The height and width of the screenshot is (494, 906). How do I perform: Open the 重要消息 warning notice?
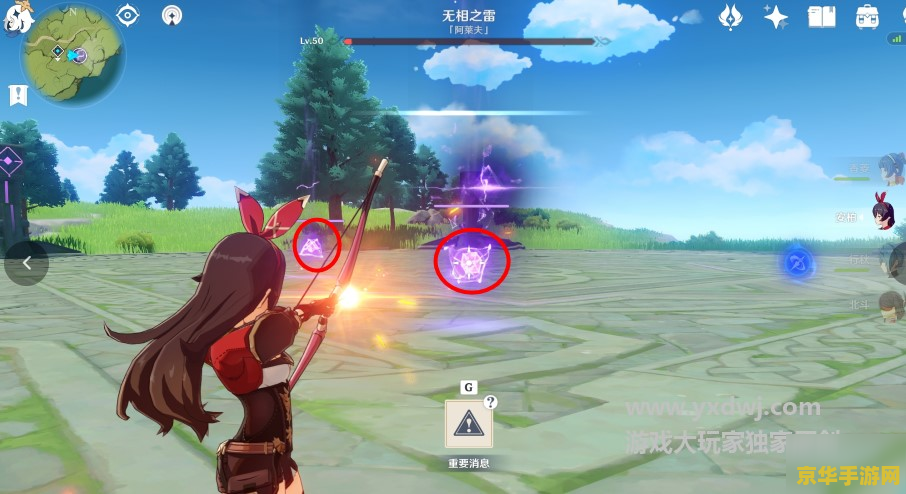(x=468, y=425)
